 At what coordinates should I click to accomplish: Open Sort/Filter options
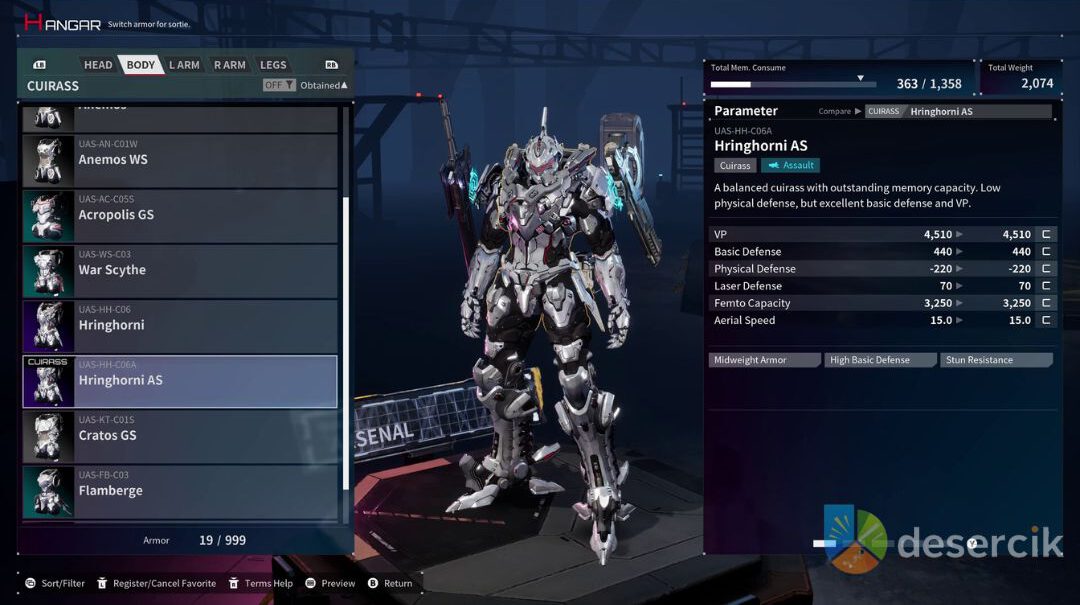[x=55, y=583]
